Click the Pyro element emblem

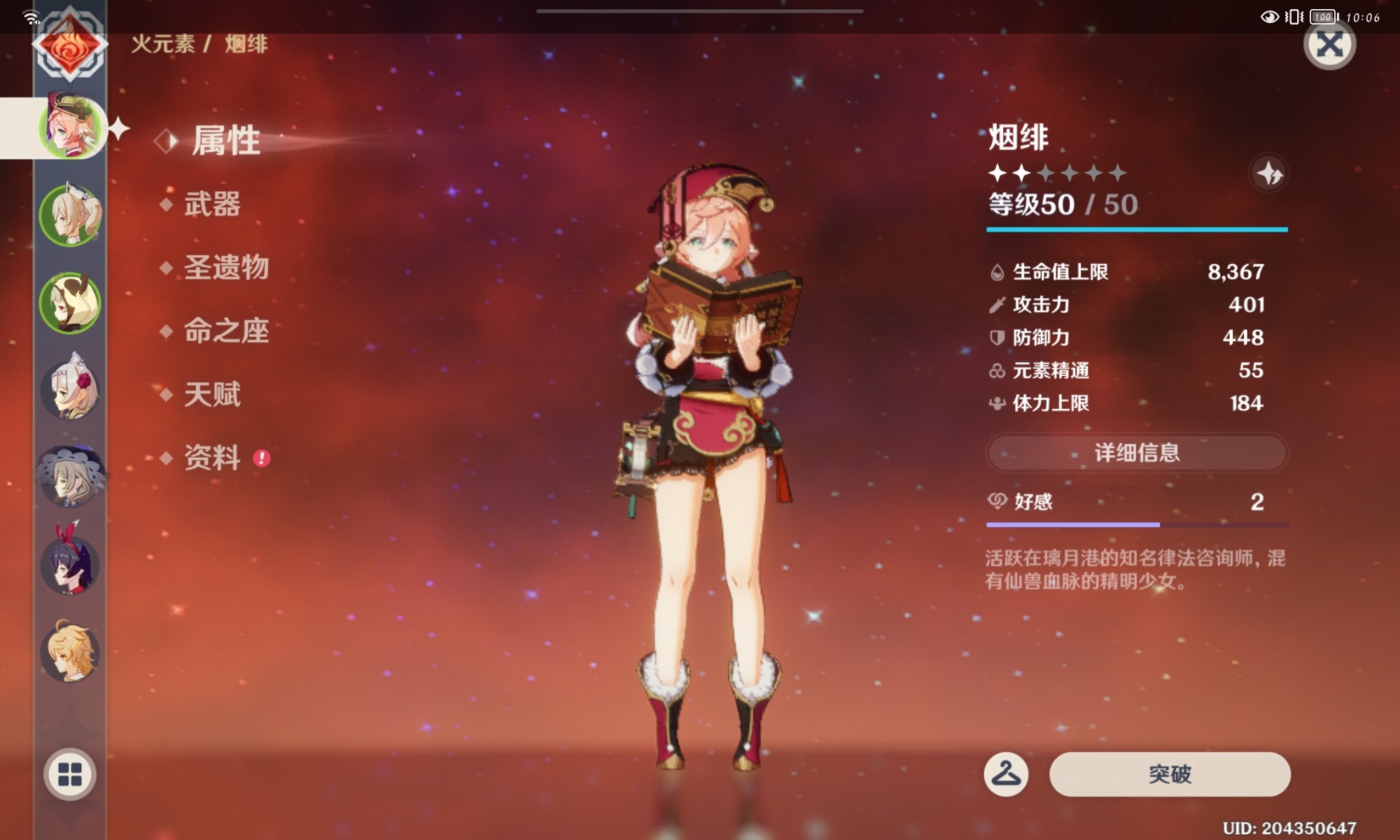70,46
